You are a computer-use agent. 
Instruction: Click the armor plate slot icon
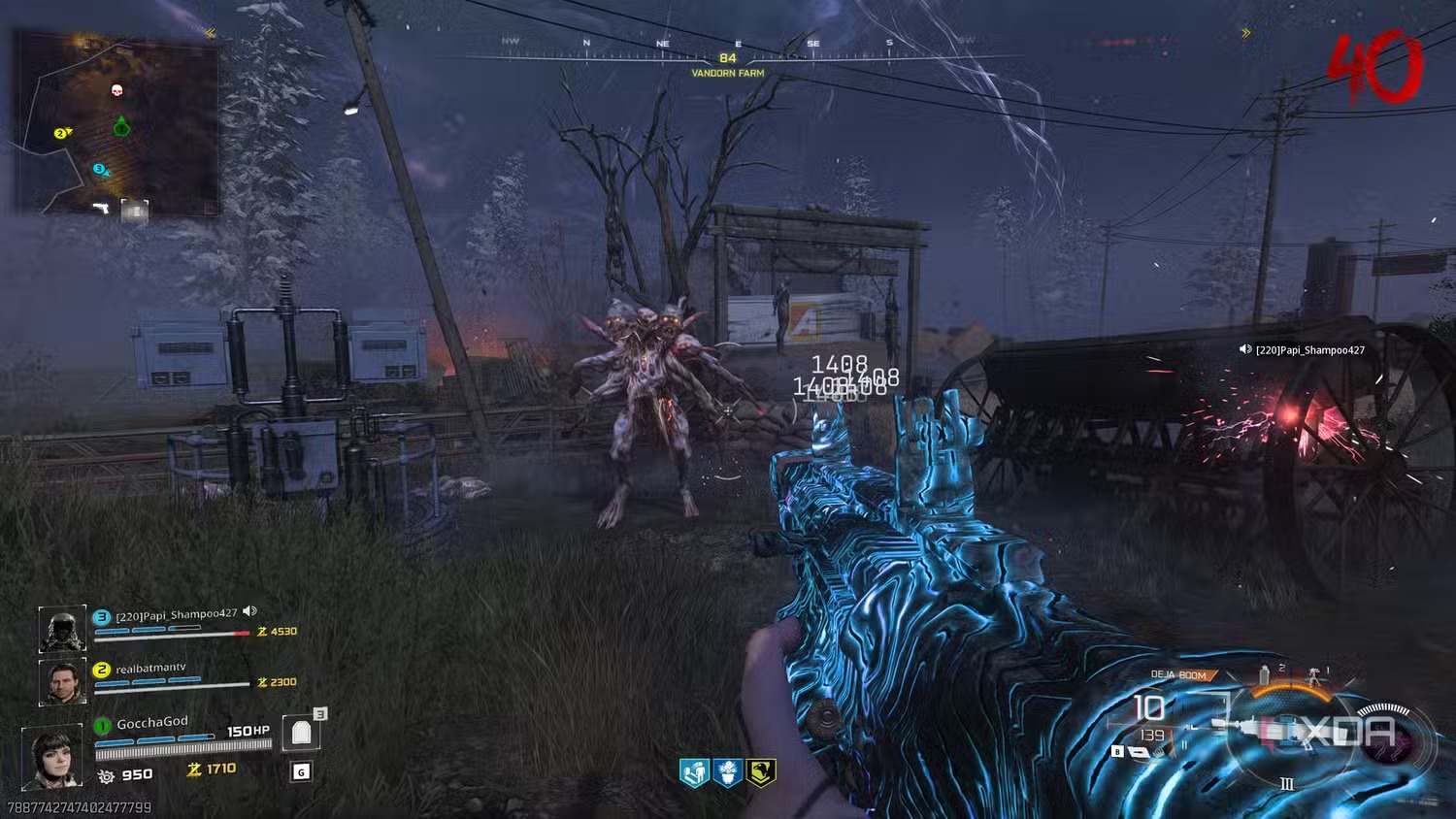pos(301,734)
